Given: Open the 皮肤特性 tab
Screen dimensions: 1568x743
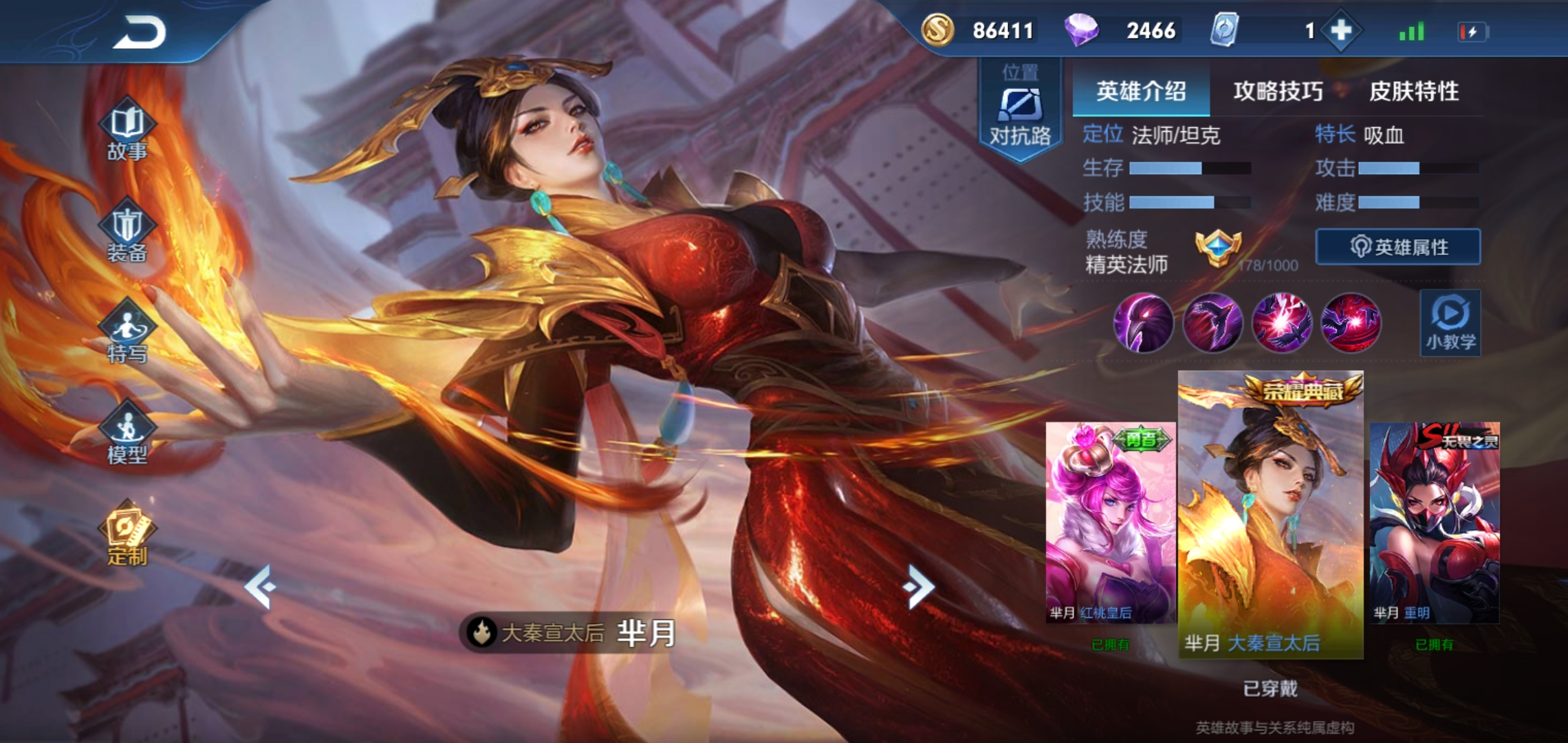Looking at the screenshot, I should [1414, 91].
